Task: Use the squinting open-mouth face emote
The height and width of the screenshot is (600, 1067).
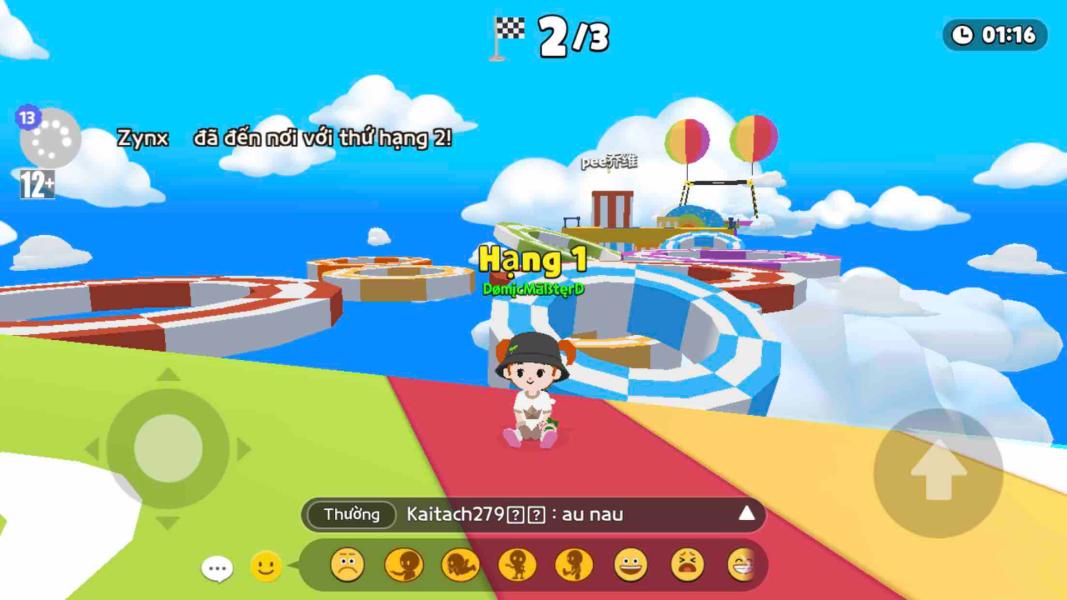Action: pos(687,566)
